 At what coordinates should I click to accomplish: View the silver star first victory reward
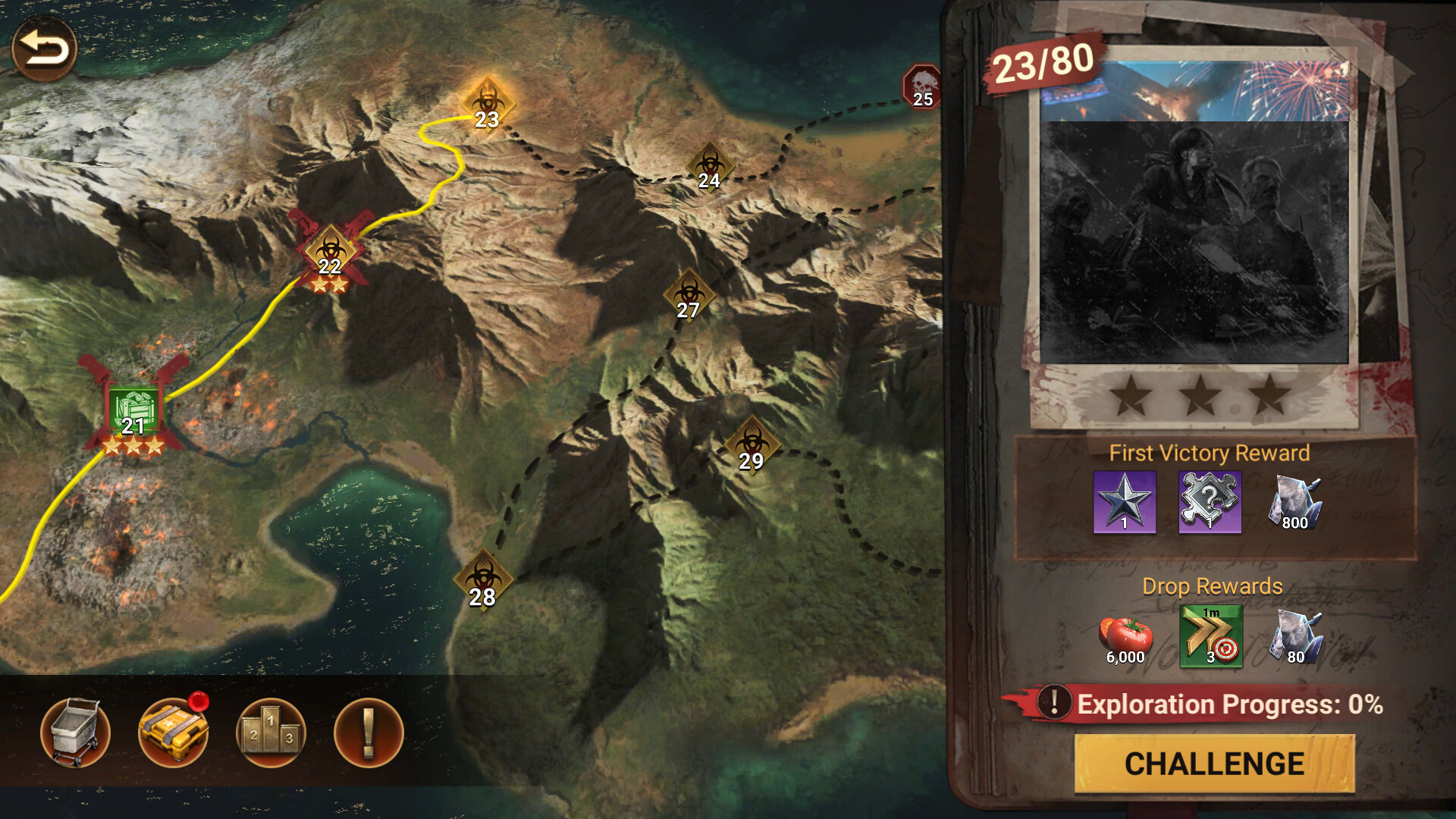pos(1125,501)
